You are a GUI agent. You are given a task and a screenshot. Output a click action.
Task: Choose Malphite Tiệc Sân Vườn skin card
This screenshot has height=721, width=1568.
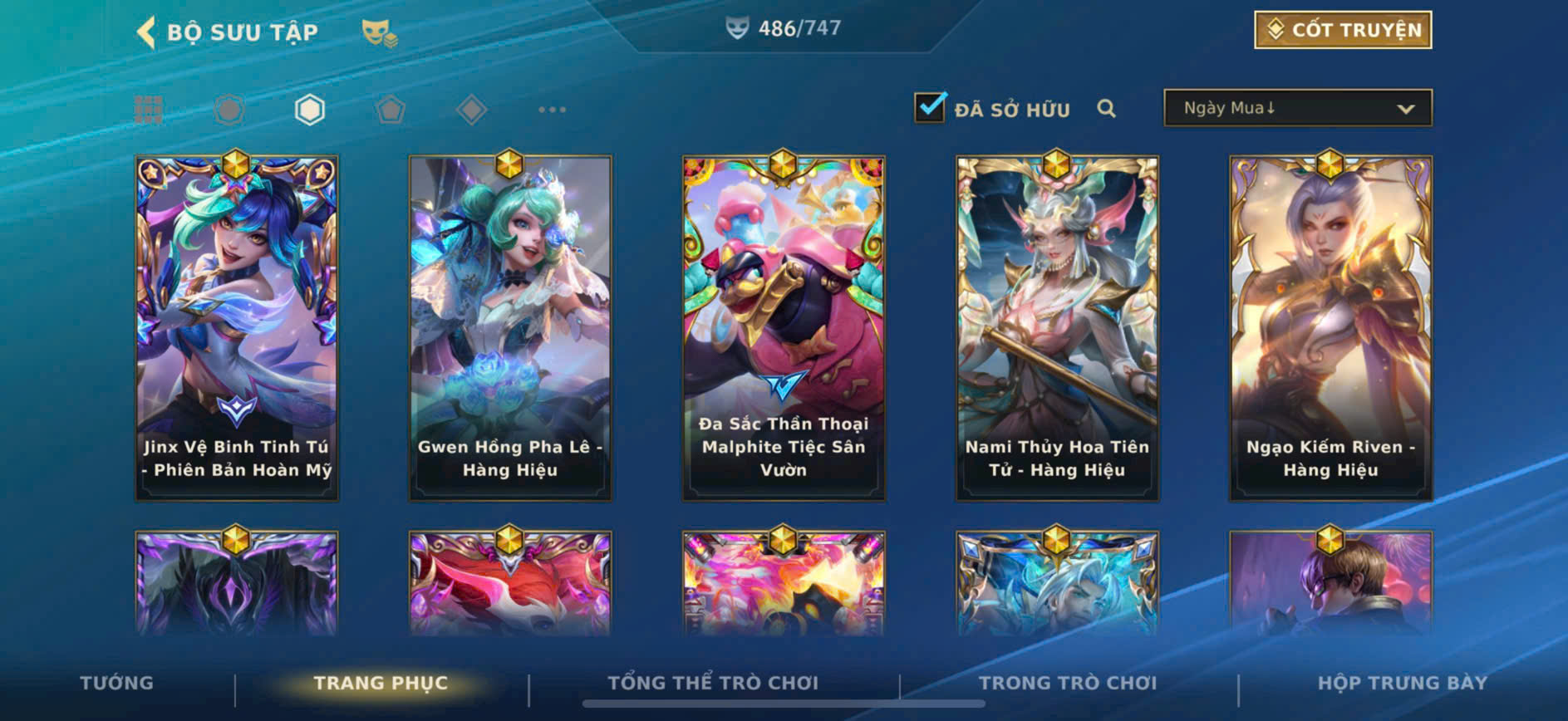click(x=784, y=327)
